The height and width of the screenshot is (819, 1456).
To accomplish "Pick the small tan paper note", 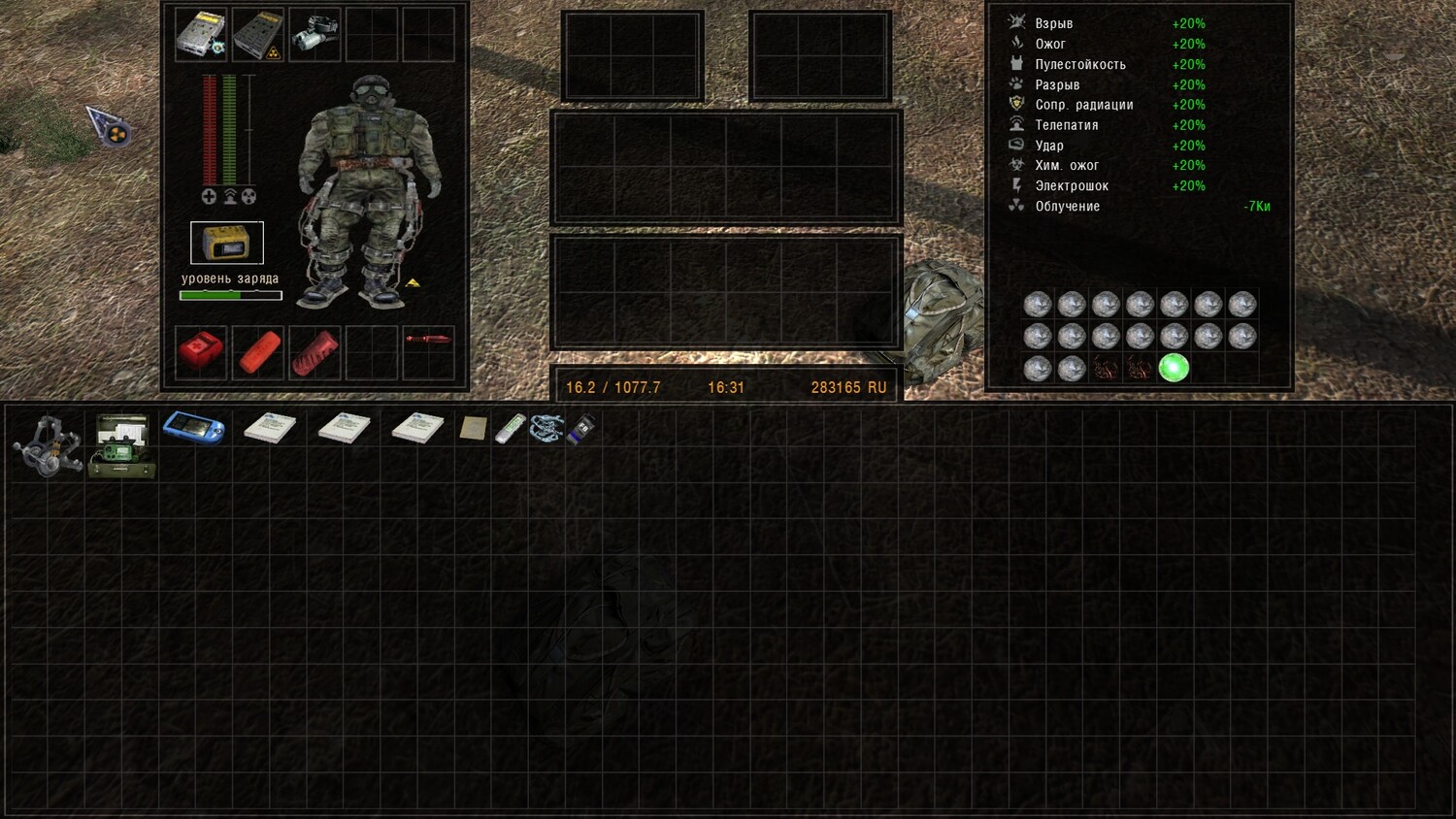I will pyautogui.click(x=473, y=429).
